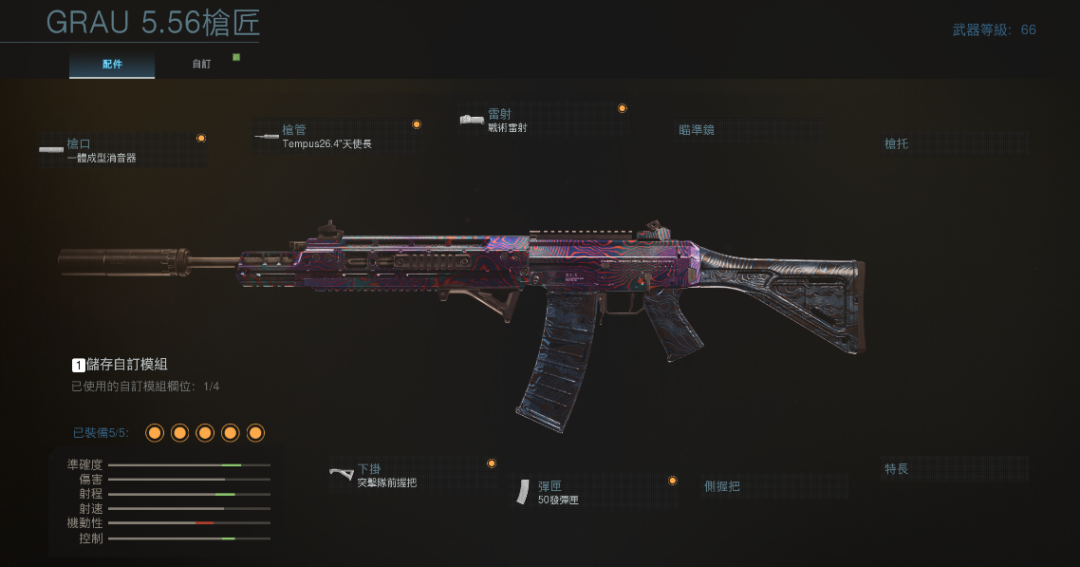This screenshot has width=1080, height=567.
Task: Open the empty 側握把 rear grip slot
Action: pos(775,487)
